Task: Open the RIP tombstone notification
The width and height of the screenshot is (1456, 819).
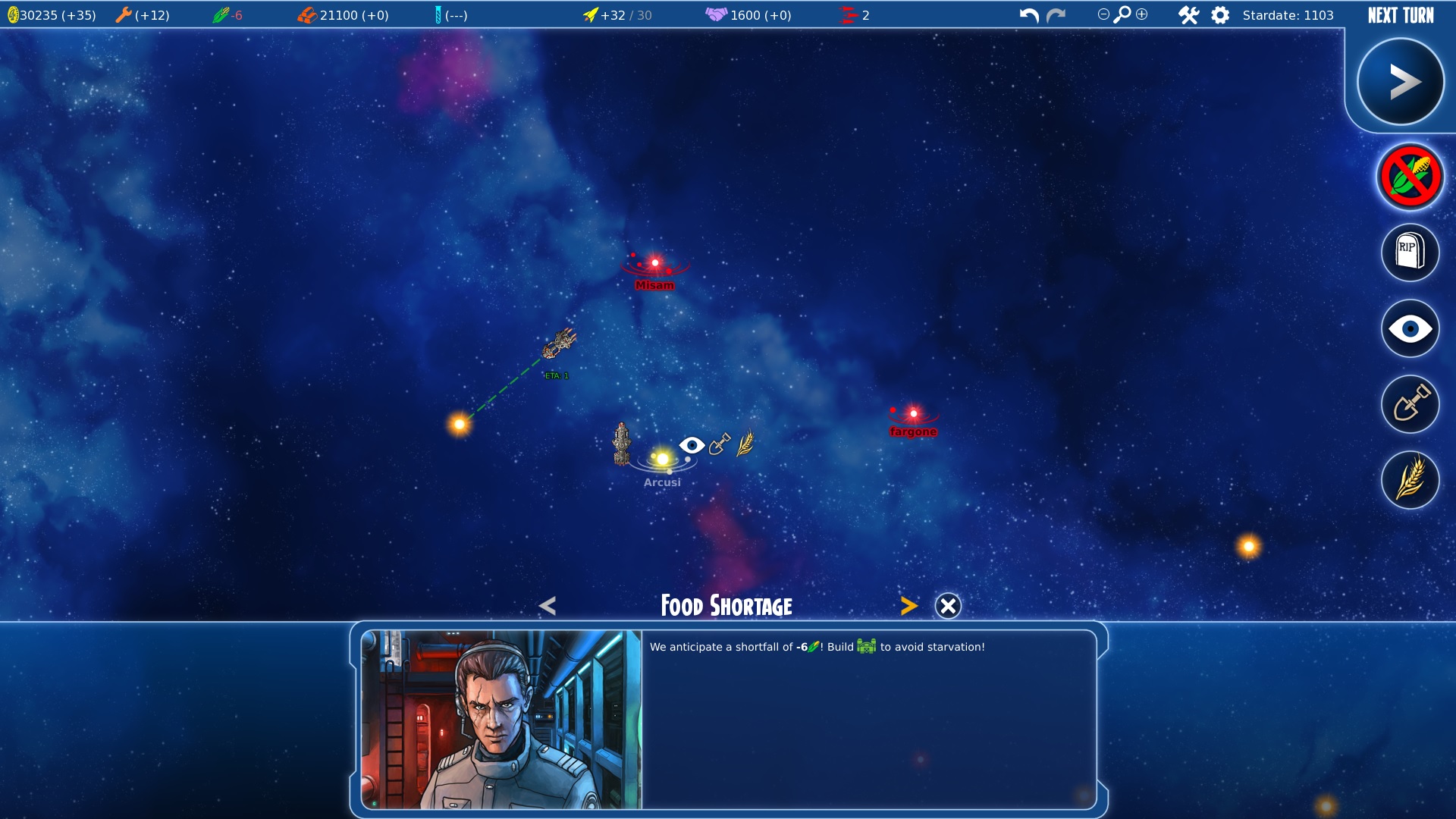Action: coord(1410,253)
